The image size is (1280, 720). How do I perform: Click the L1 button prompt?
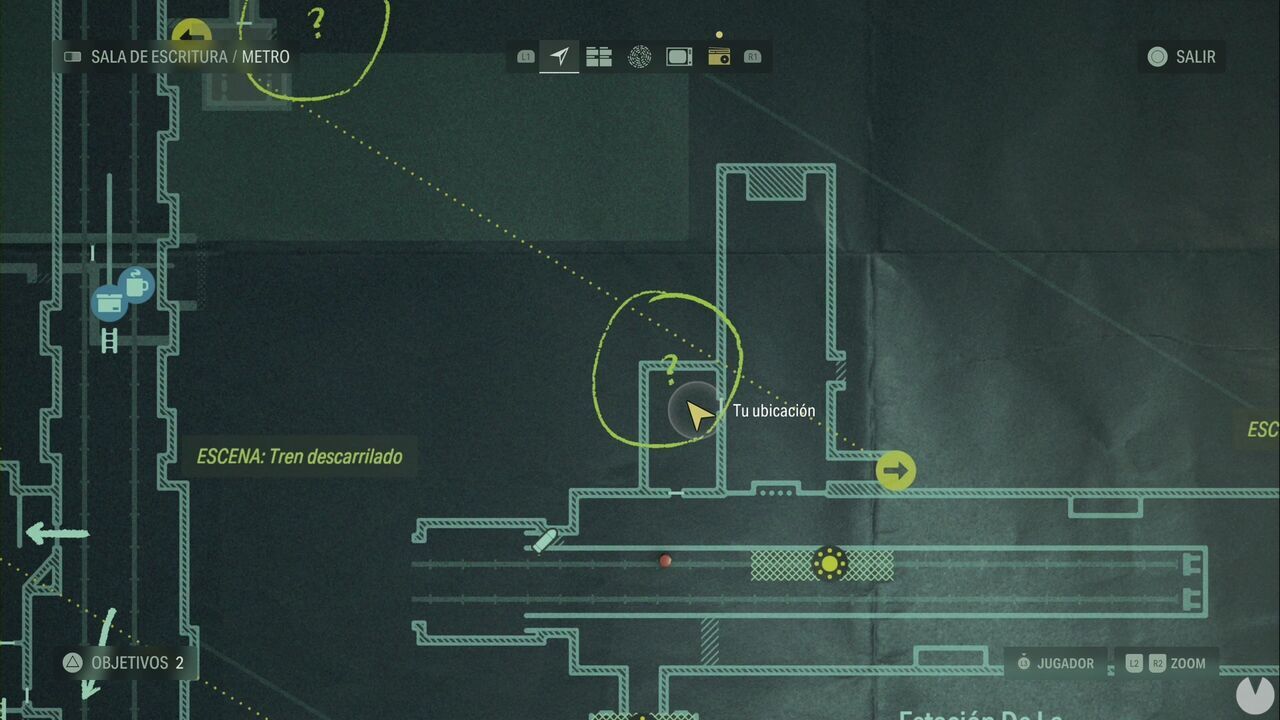[x=525, y=57]
